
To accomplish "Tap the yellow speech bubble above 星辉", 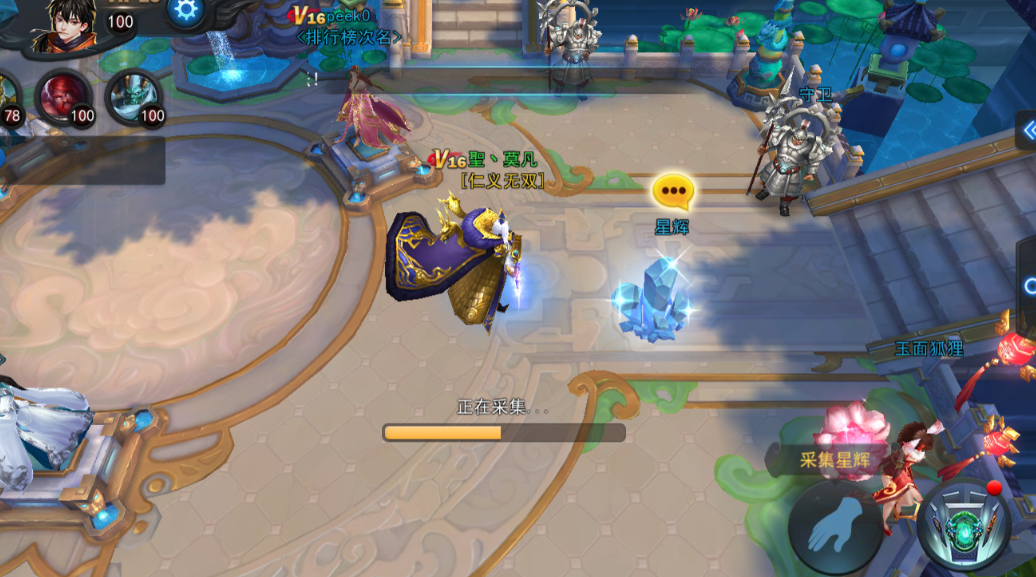I will (x=672, y=190).
